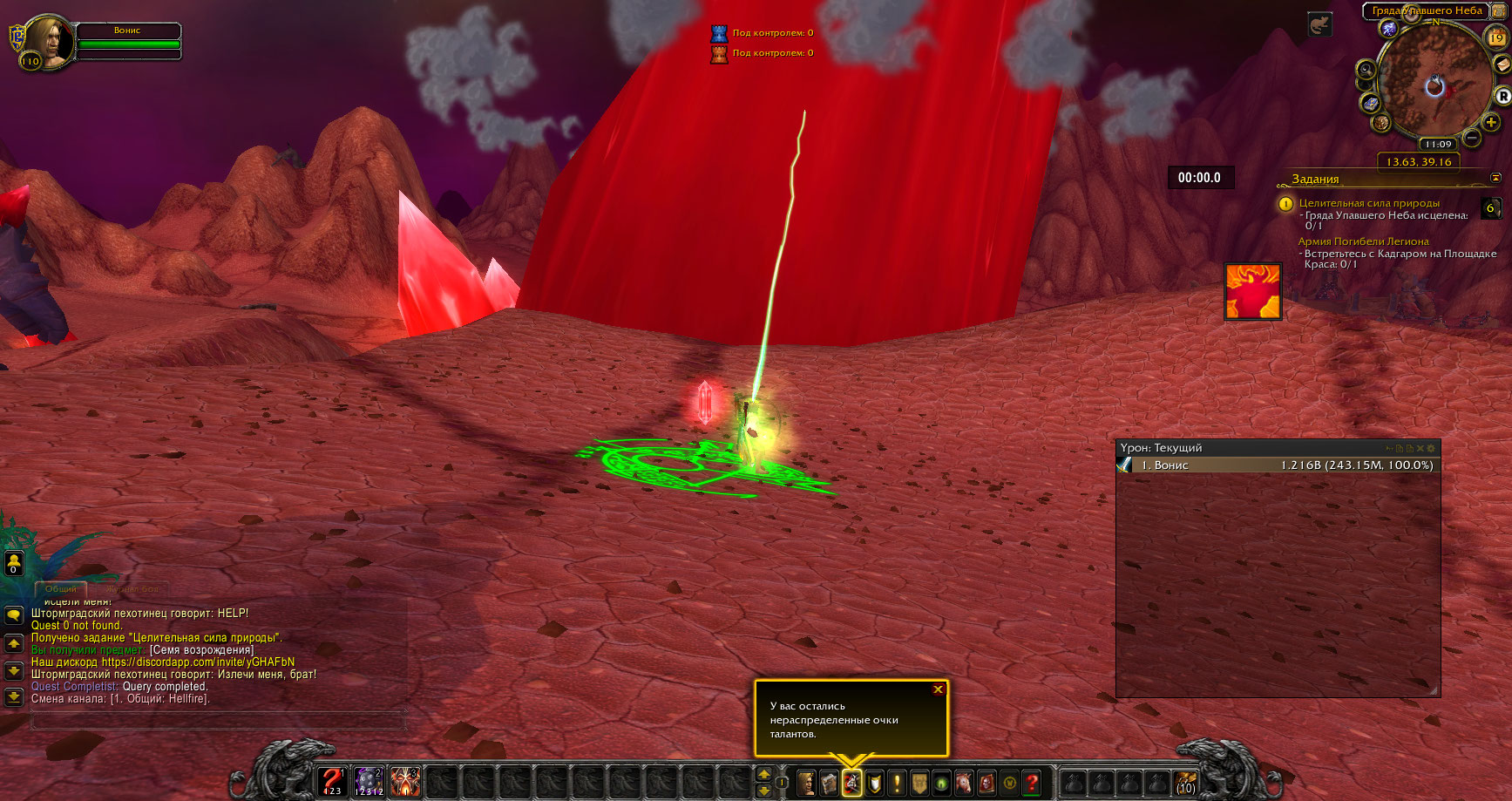Image resolution: width=1512 pixels, height=801 pixels.
Task: Open the main backpack bag slot
Action: [x=1185, y=782]
